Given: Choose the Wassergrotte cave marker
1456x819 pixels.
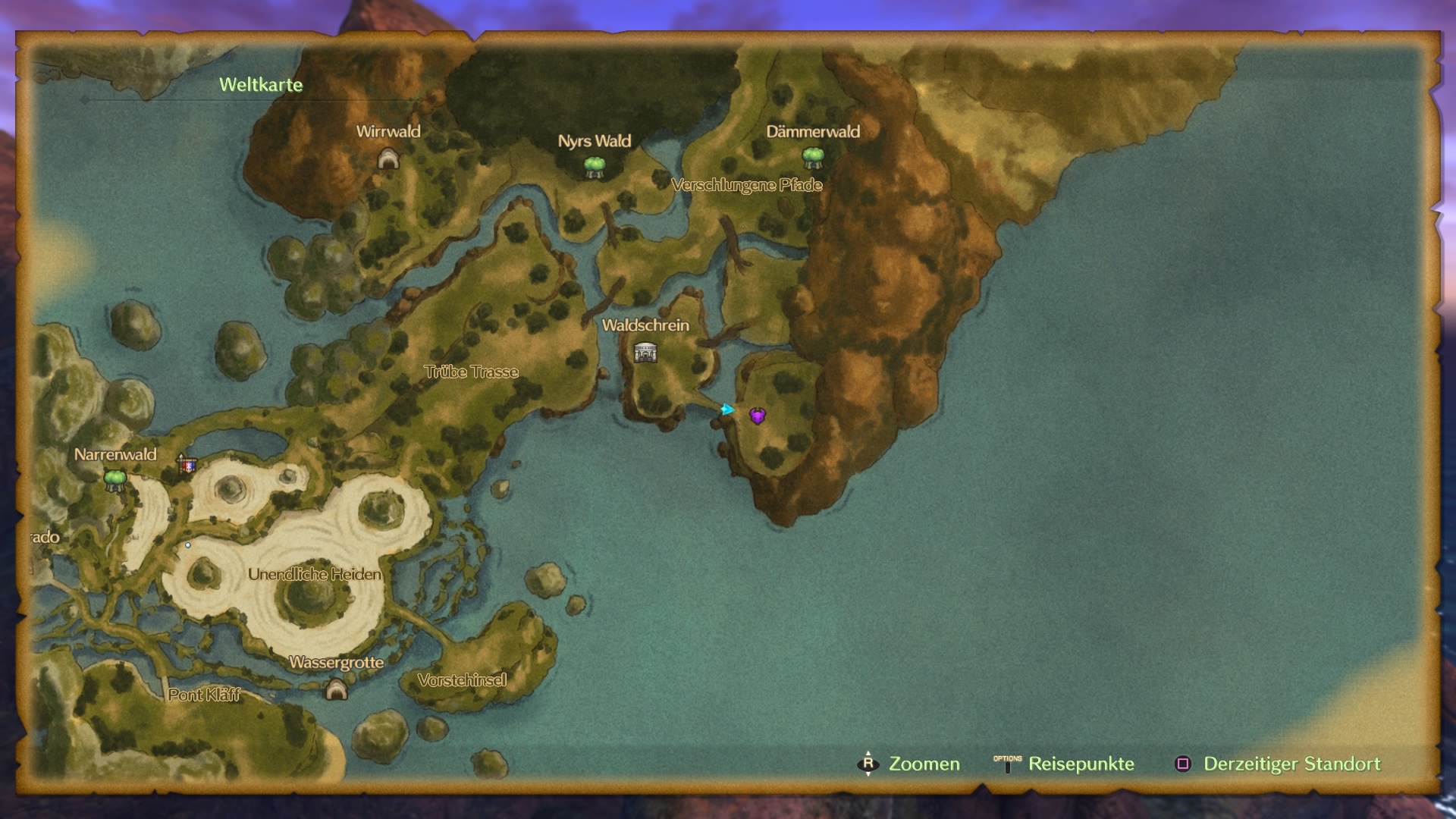Looking at the screenshot, I should (x=336, y=689).
